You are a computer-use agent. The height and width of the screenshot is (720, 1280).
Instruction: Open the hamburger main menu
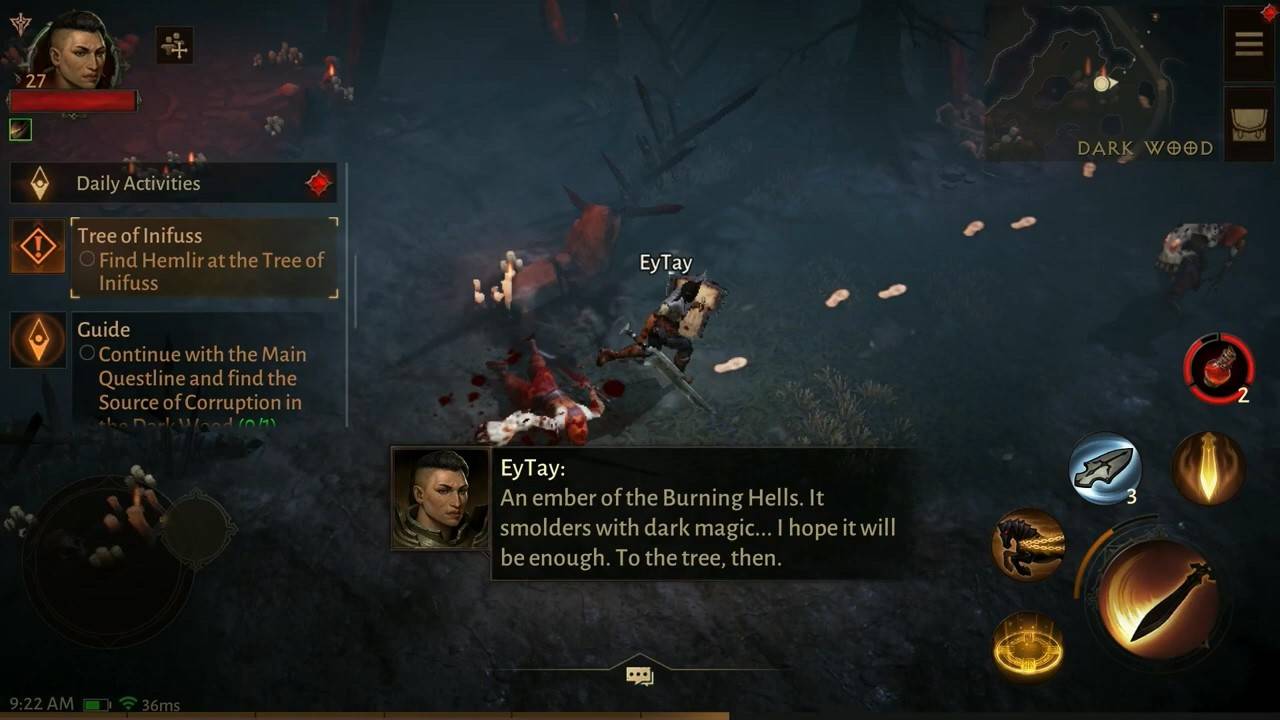pos(1249,44)
